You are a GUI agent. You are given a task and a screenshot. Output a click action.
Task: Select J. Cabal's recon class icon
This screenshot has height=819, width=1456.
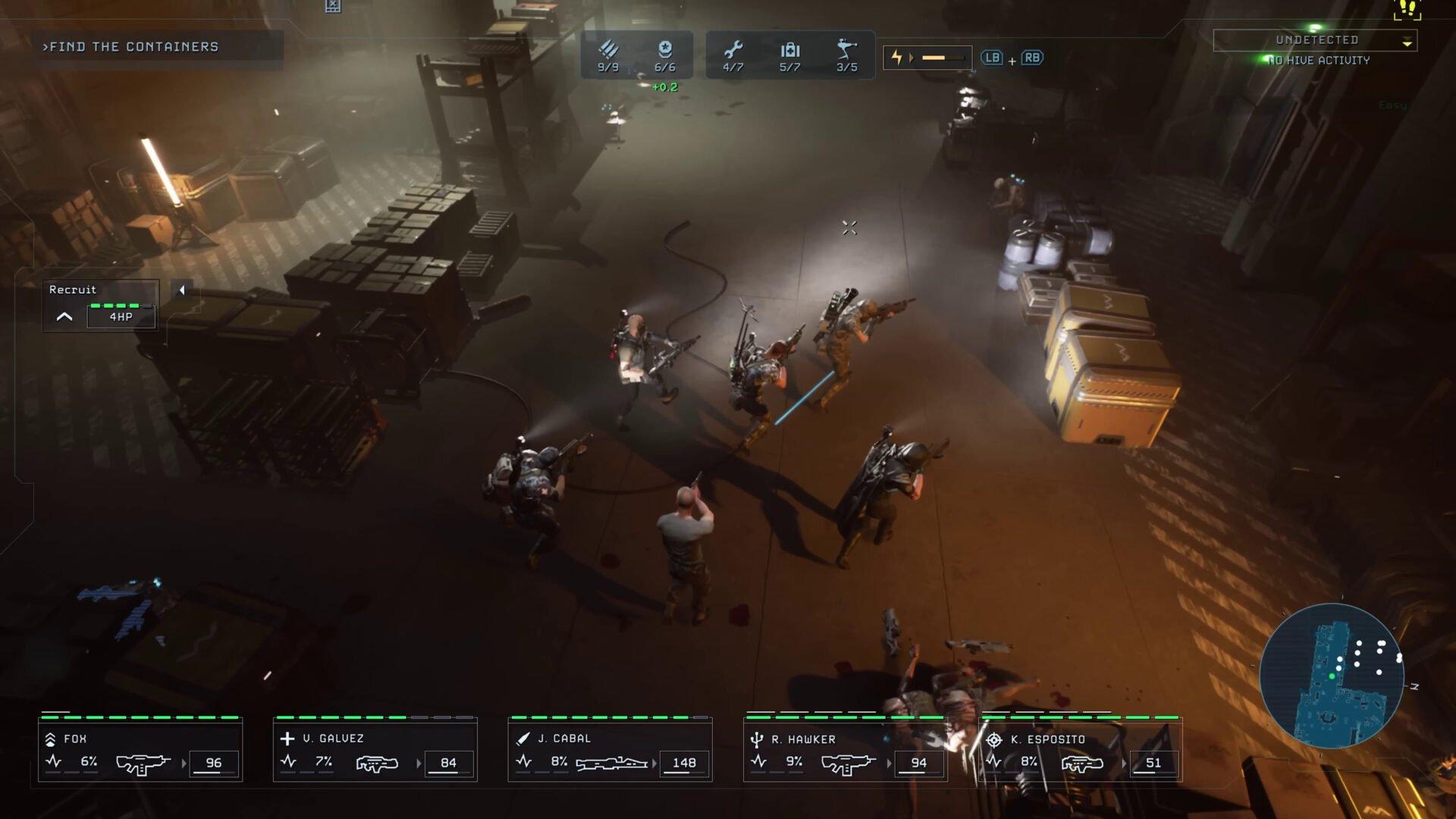(523, 736)
